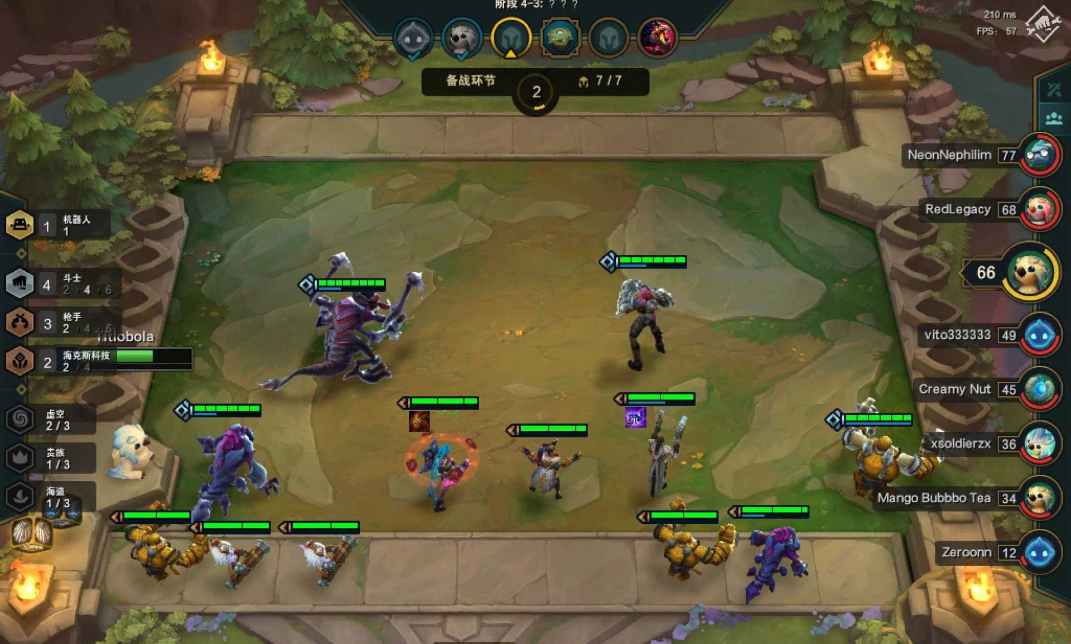Image resolution: width=1071 pixels, height=644 pixels.
Task: Click your own avatar showing 66 health
Action: (1029, 272)
